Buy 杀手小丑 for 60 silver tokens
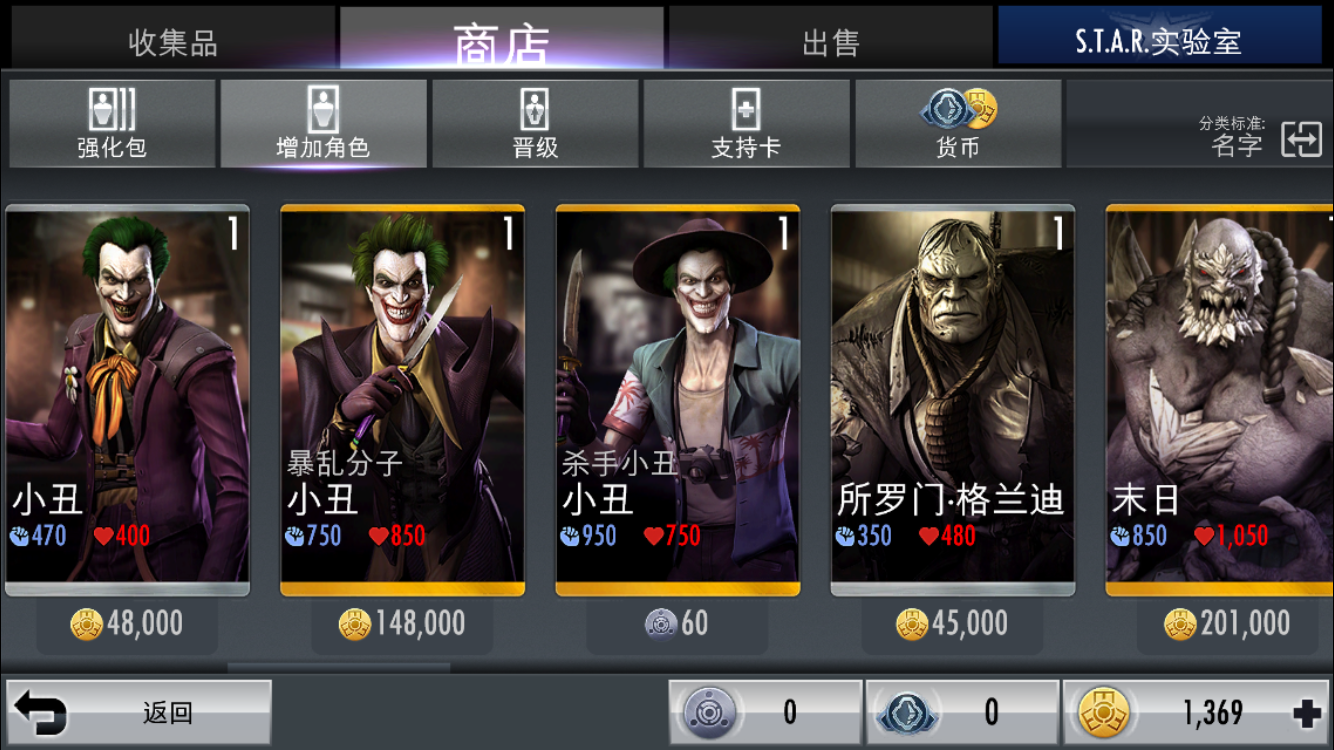 point(677,624)
